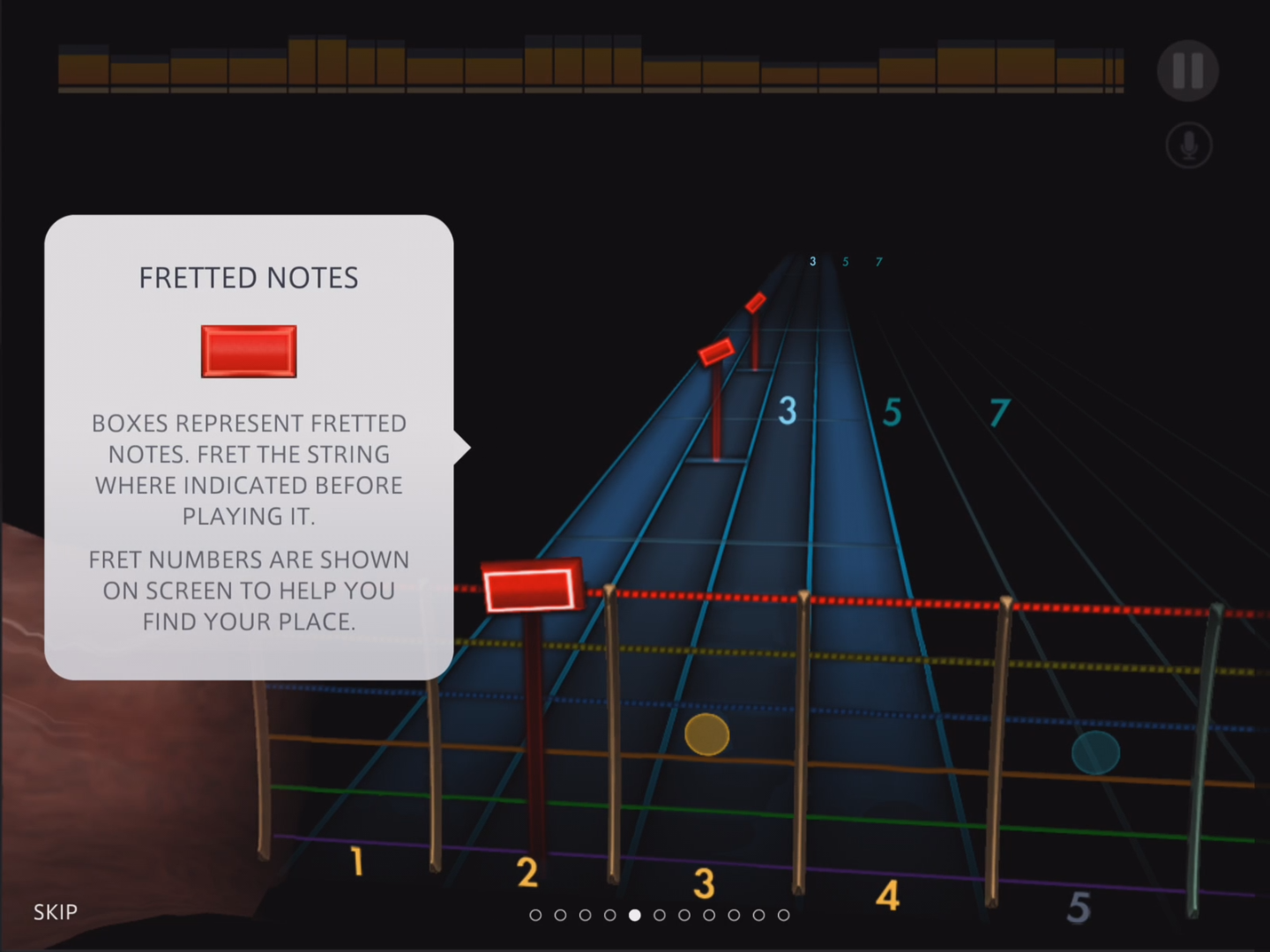Skip the tutorial

point(55,911)
